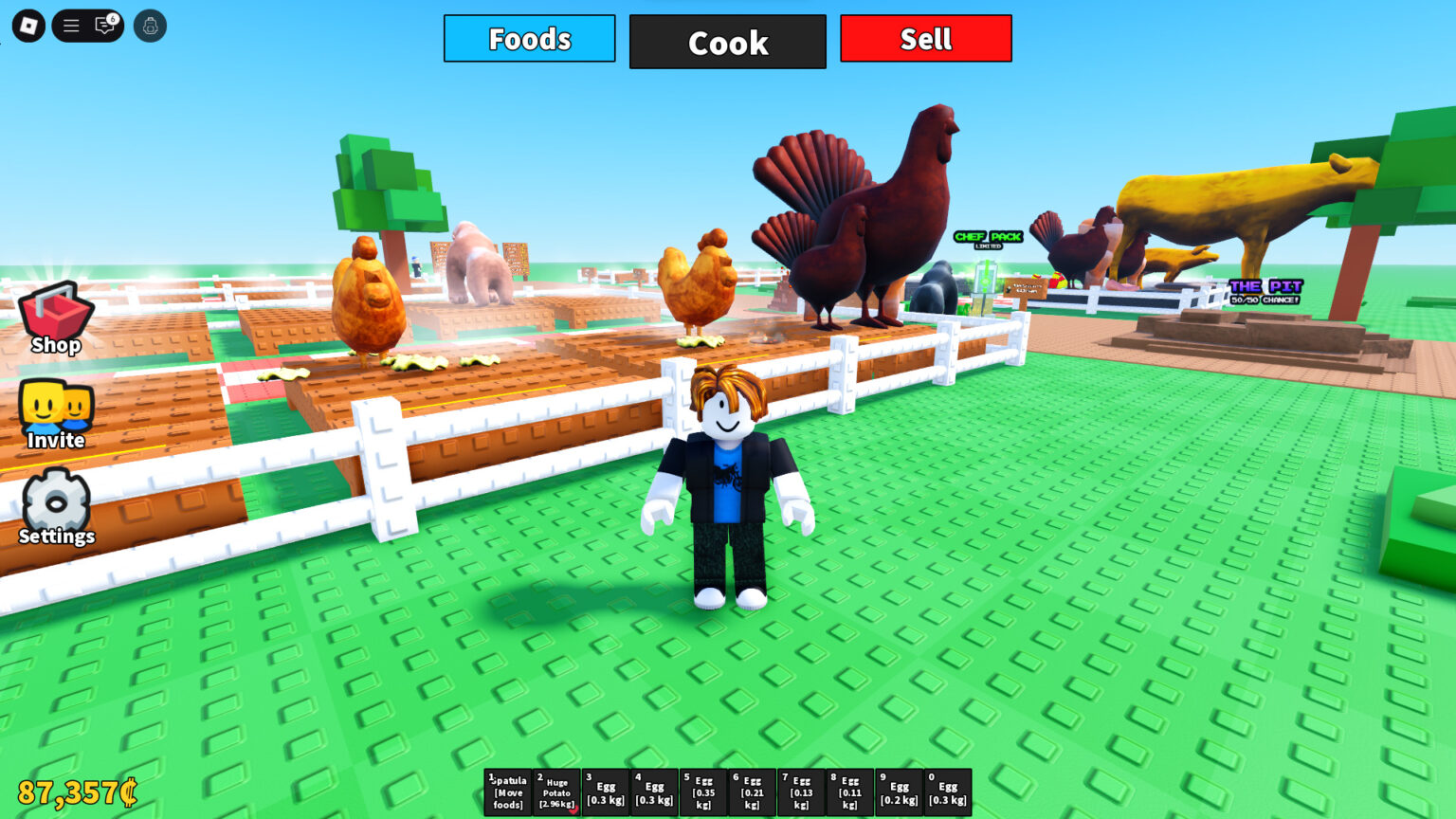
Task: Toggle the heart favorite on the Huge Potato
Action: (x=573, y=810)
